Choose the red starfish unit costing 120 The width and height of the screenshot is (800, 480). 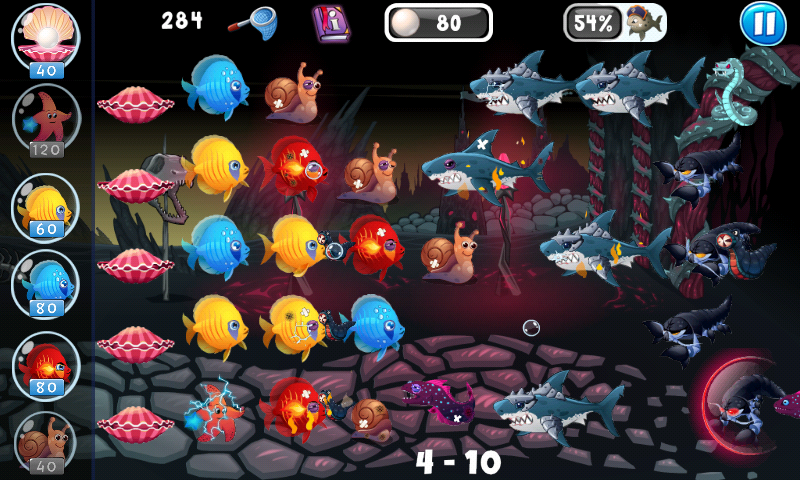click(x=45, y=120)
